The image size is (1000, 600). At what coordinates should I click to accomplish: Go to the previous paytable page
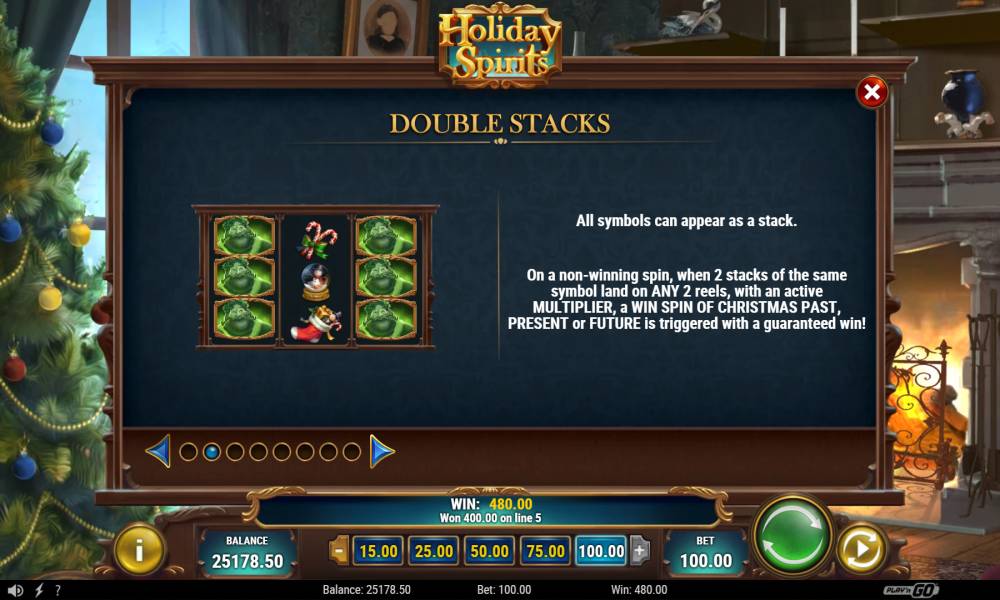coord(158,452)
